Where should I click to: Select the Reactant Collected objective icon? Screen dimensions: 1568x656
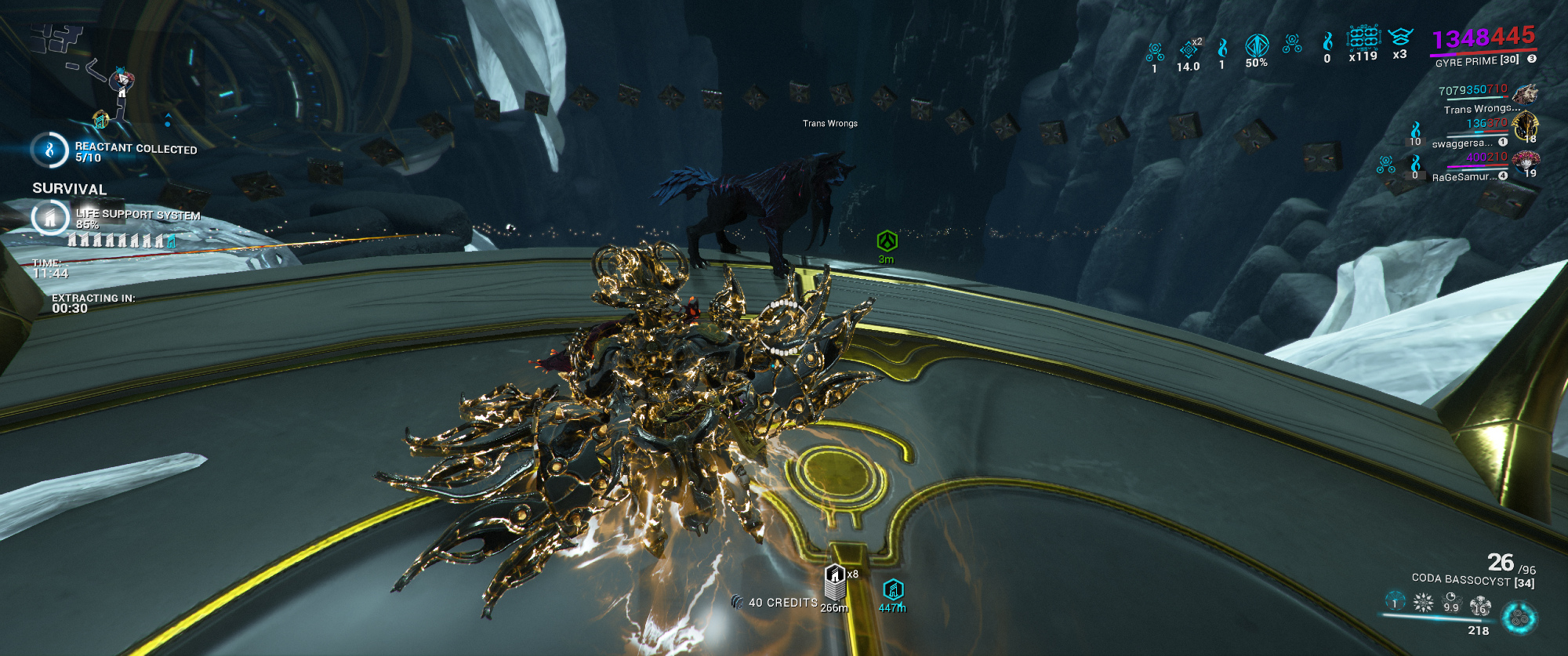tap(49, 150)
